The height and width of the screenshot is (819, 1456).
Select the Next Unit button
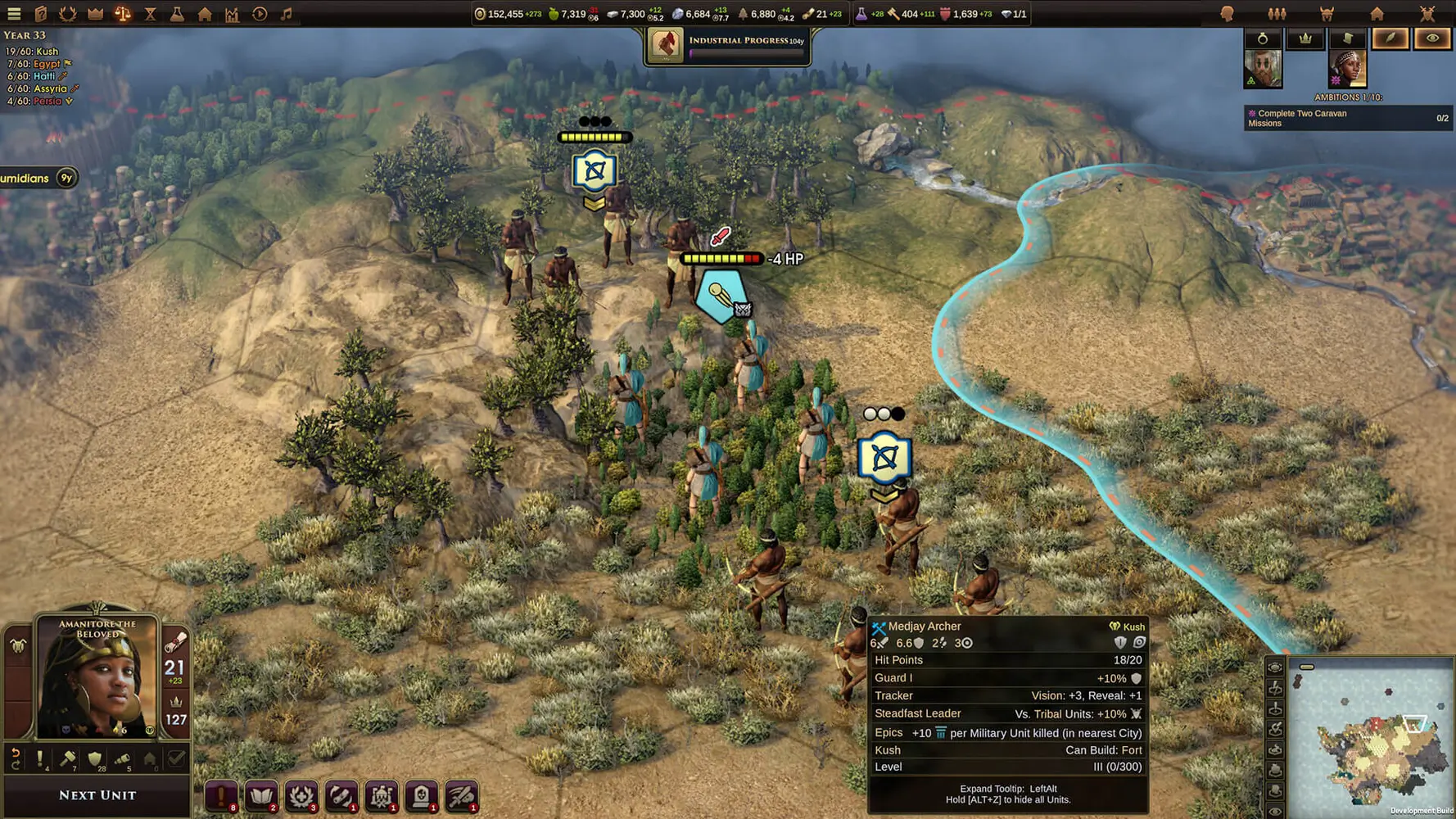pos(97,795)
